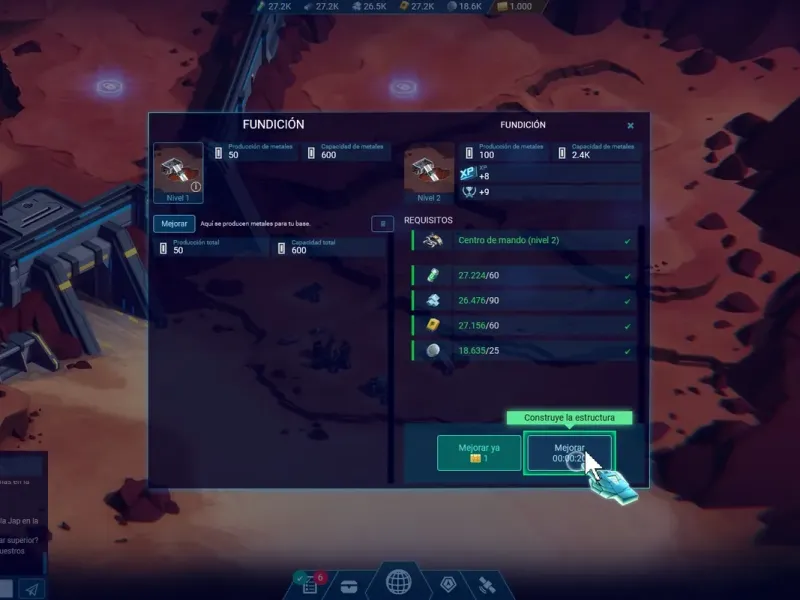Confirm upgrade with the timed Mejorar button
This screenshot has width=800, height=600.
(569, 452)
